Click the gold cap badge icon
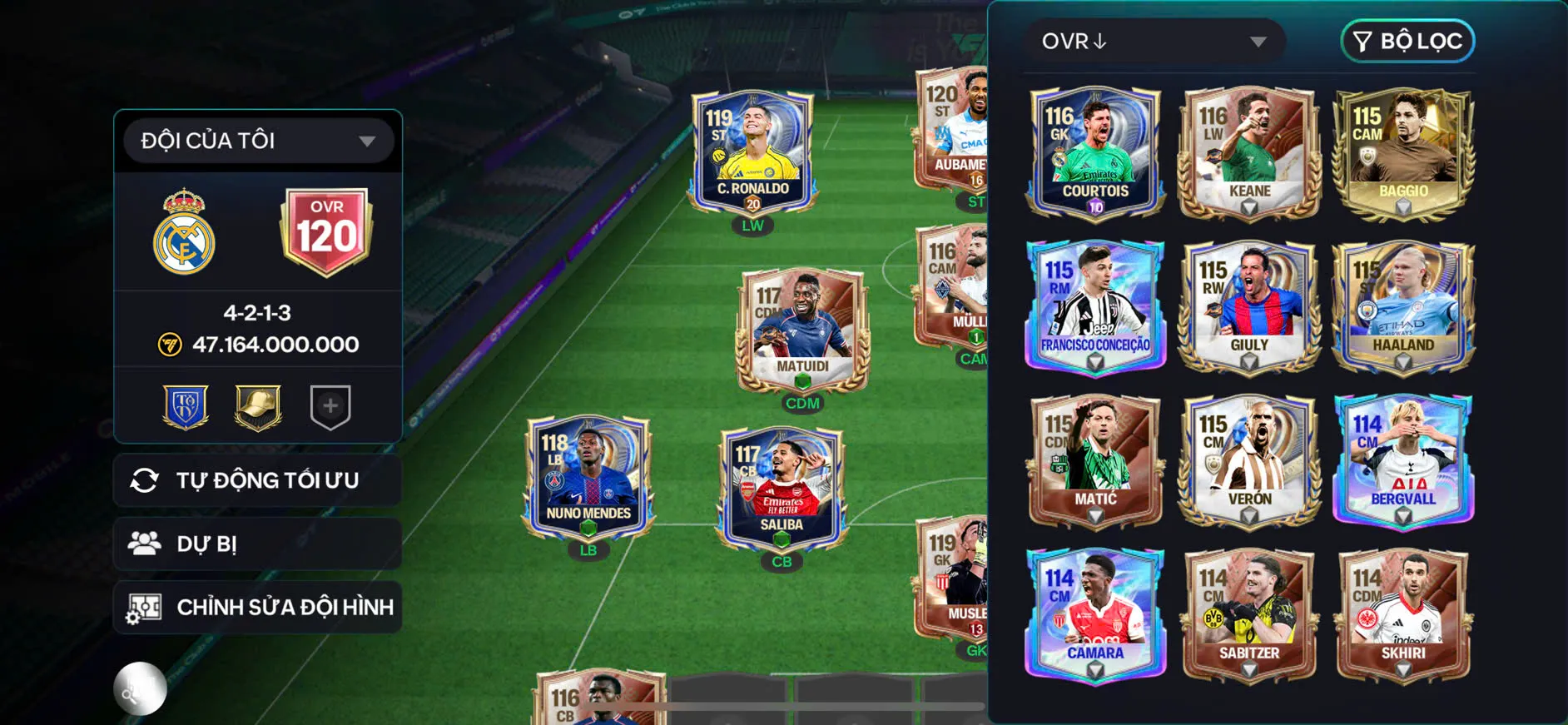 (x=258, y=407)
